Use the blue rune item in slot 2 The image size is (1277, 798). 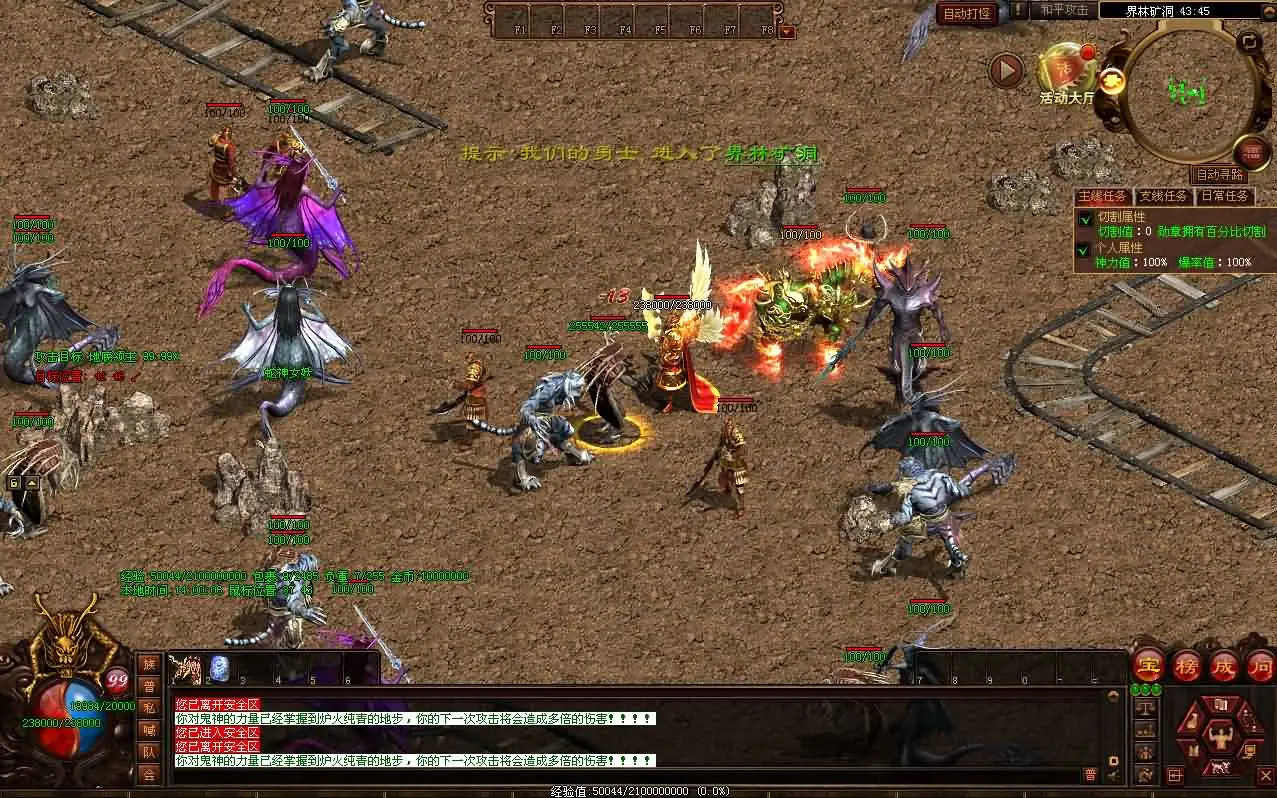(219, 668)
